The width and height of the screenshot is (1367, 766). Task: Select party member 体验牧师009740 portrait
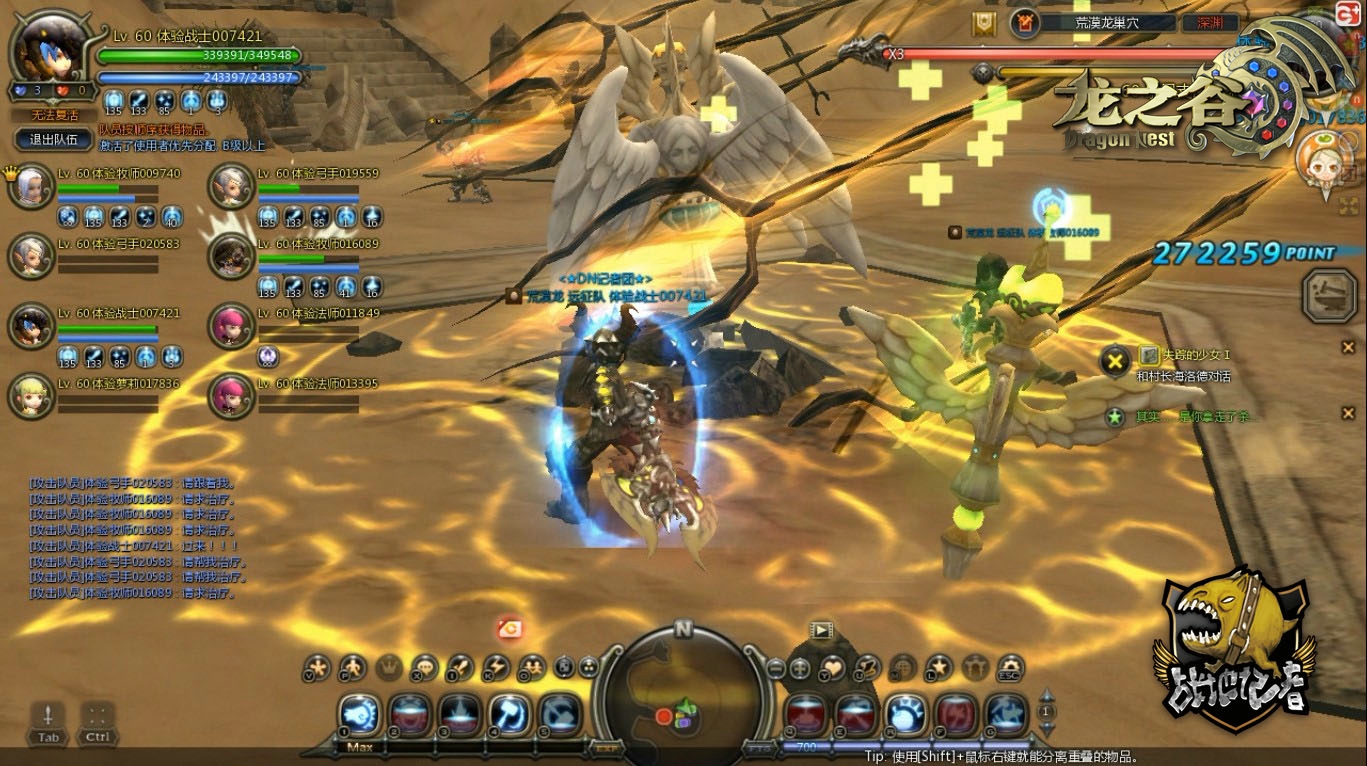[31, 187]
